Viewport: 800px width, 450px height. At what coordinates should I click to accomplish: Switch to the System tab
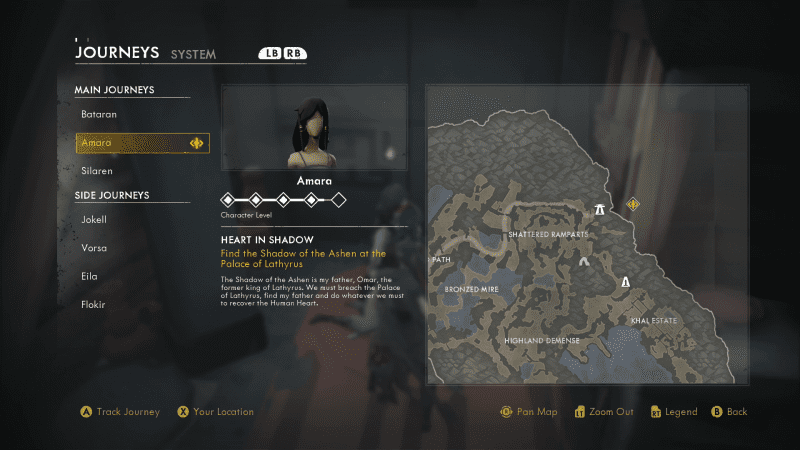click(195, 53)
